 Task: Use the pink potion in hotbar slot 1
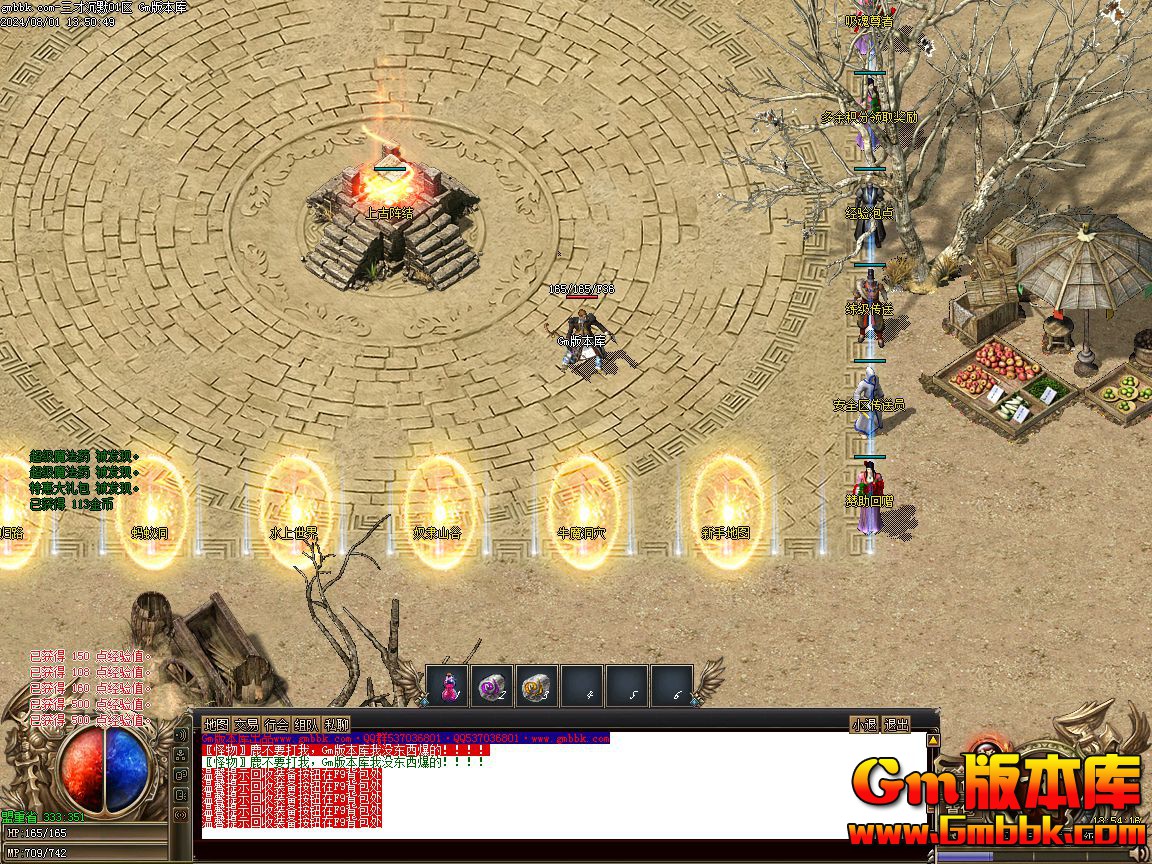[x=447, y=686]
